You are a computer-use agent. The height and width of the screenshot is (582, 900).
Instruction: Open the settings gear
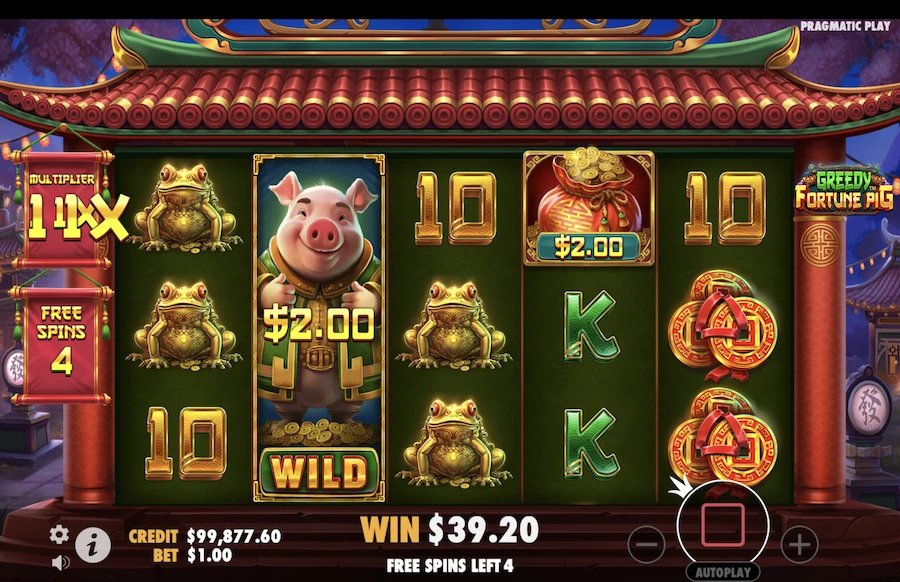[x=60, y=533]
